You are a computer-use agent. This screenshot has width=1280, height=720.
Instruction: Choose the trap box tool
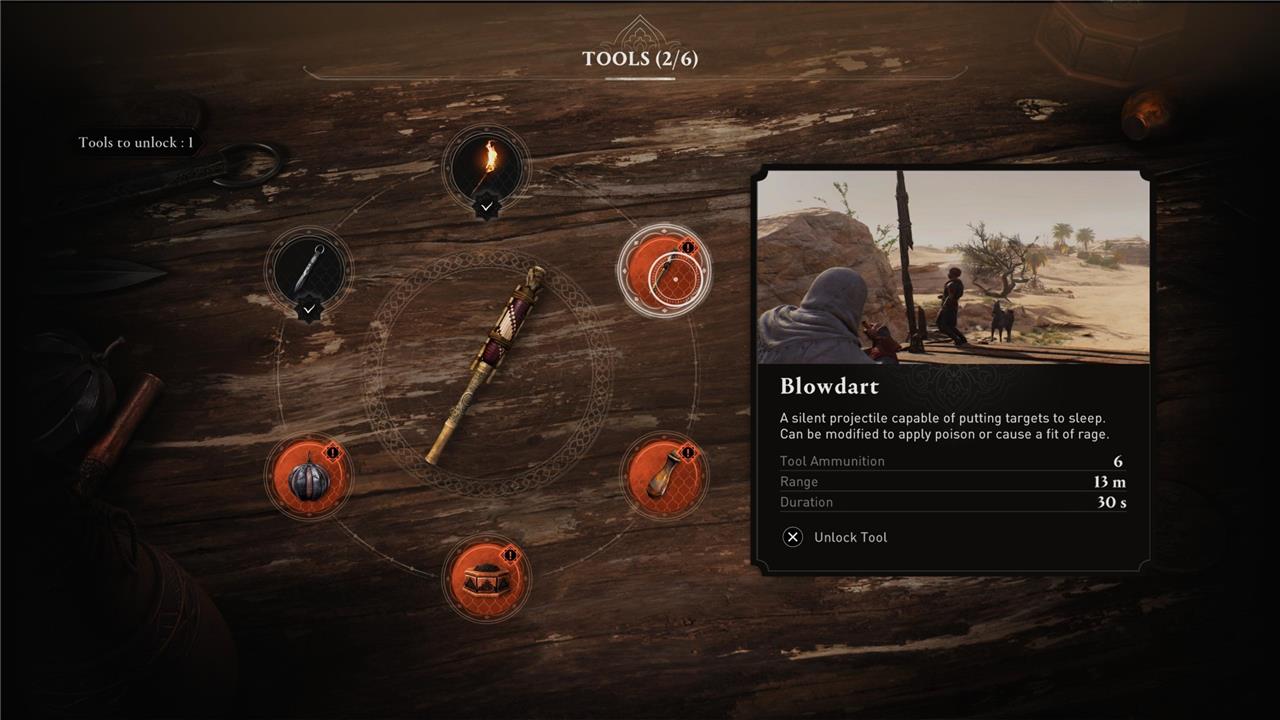[x=486, y=578]
